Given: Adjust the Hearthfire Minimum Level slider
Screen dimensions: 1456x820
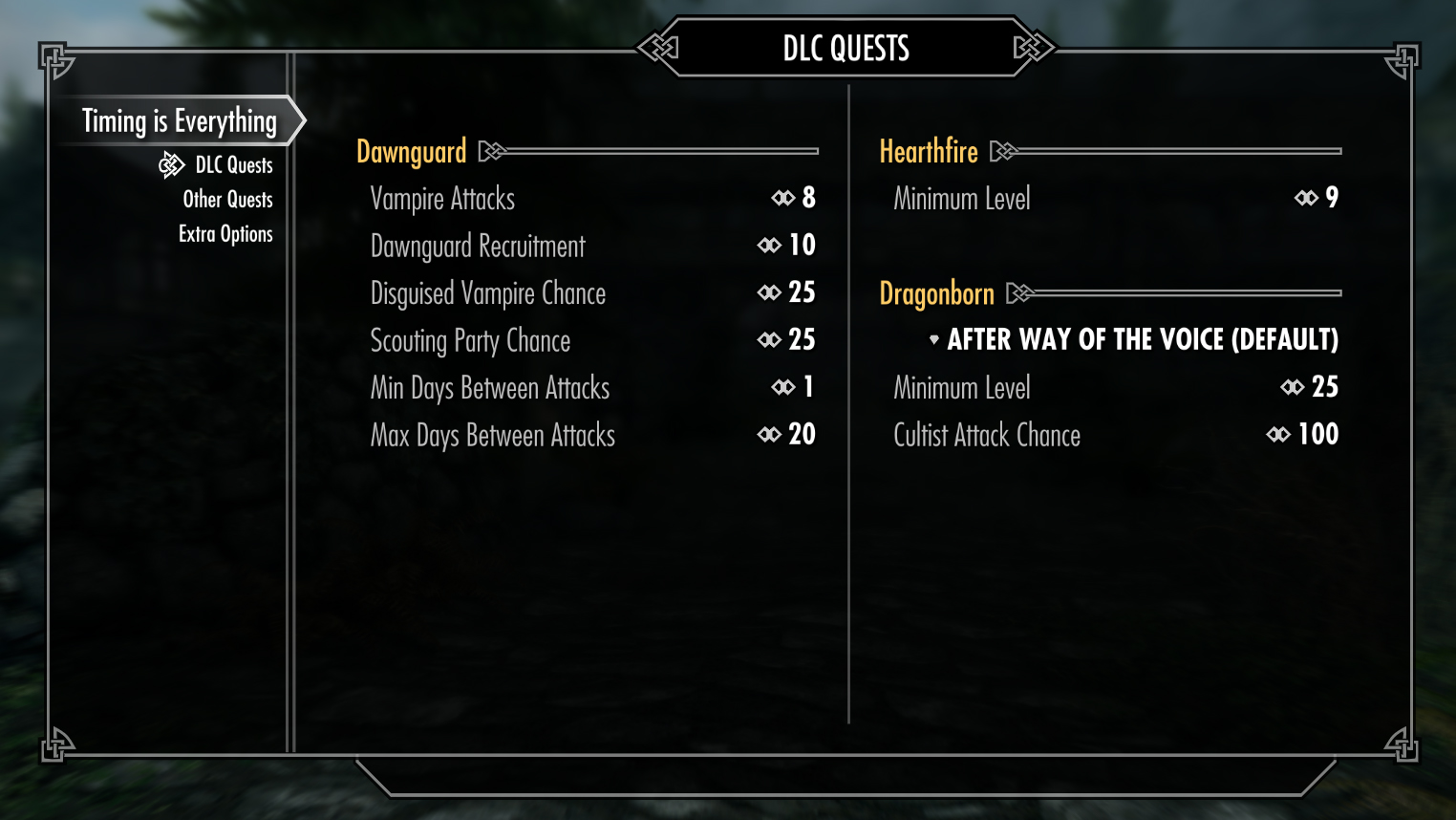Looking at the screenshot, I should (x=1115, y=199).
